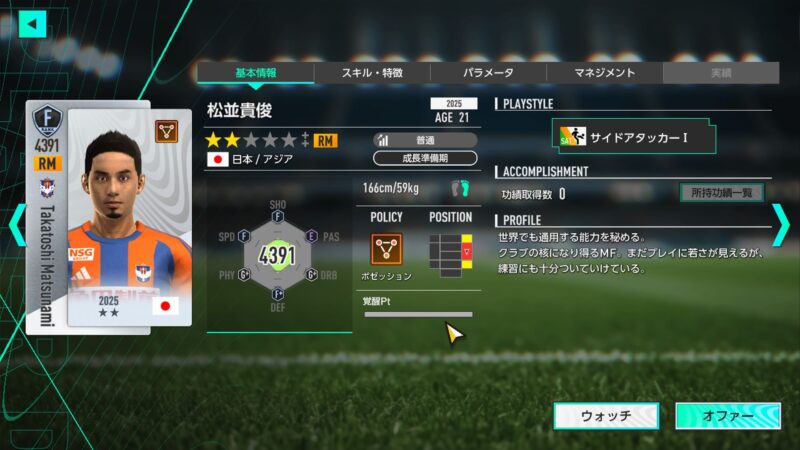Click the ポゼッション policy icon
The height and width of the screenshot is (450, 800).
click(386, 248)
